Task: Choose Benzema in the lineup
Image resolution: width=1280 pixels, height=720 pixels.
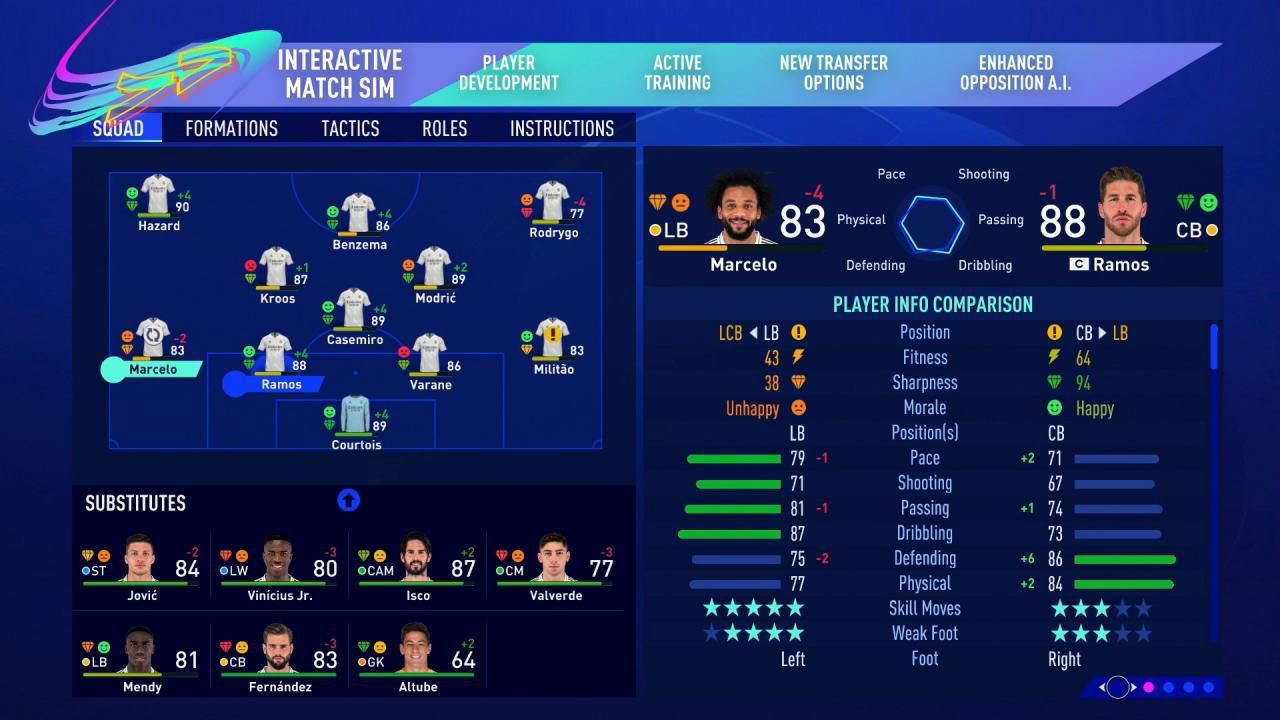Action: 358,214
